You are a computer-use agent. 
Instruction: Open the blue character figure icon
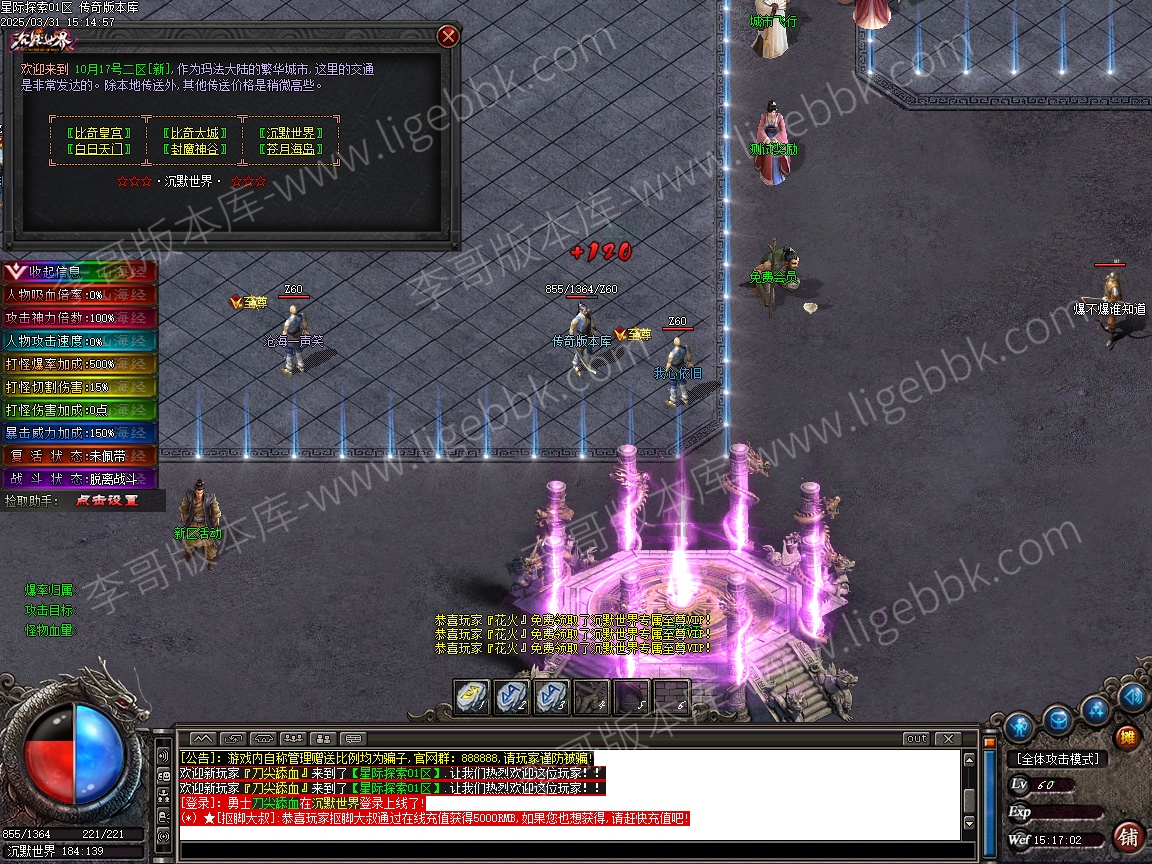(1019, 725)
